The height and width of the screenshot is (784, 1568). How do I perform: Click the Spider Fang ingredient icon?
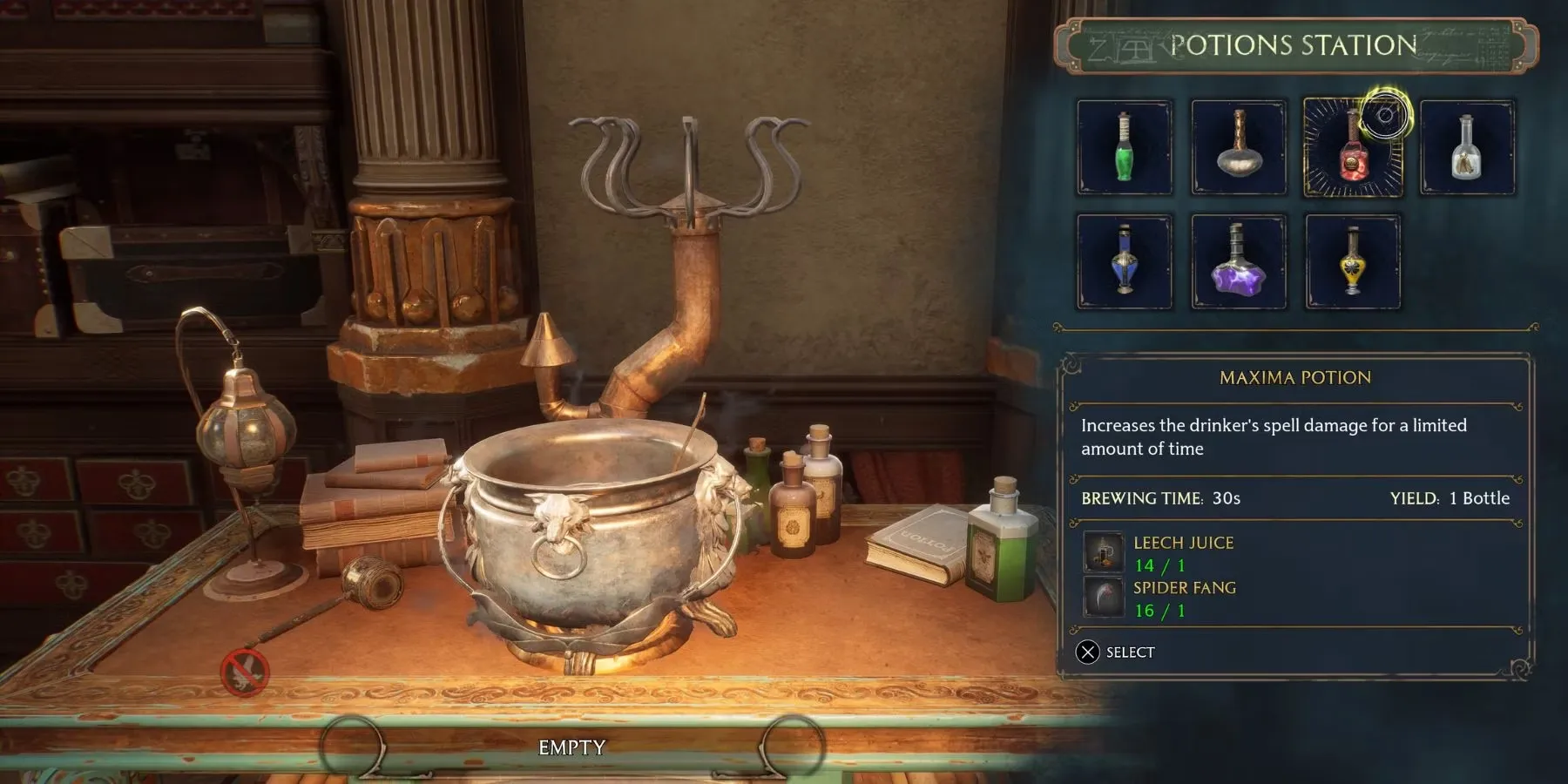coord(1104,598)
